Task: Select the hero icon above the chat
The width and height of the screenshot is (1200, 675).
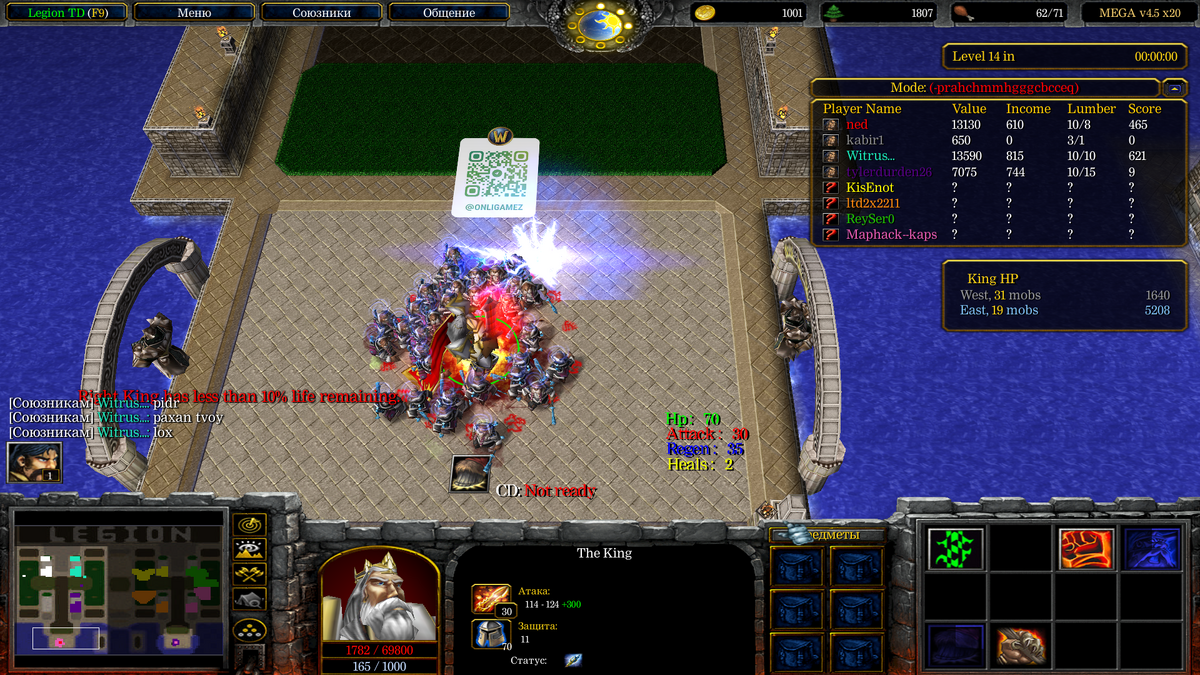Action: (34, 462)
